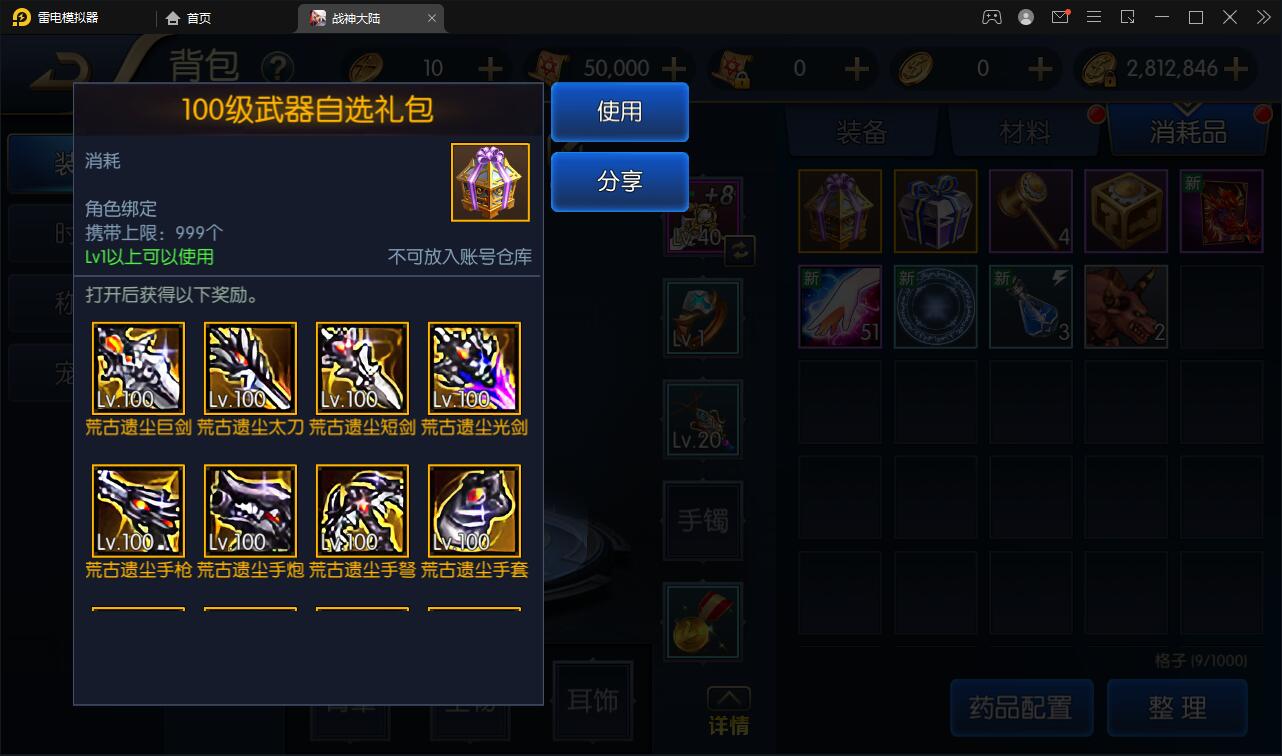Switch to the 装备 tab
Image resolution: width=1282 pixels, height=756 pixels.
[862, 130]
